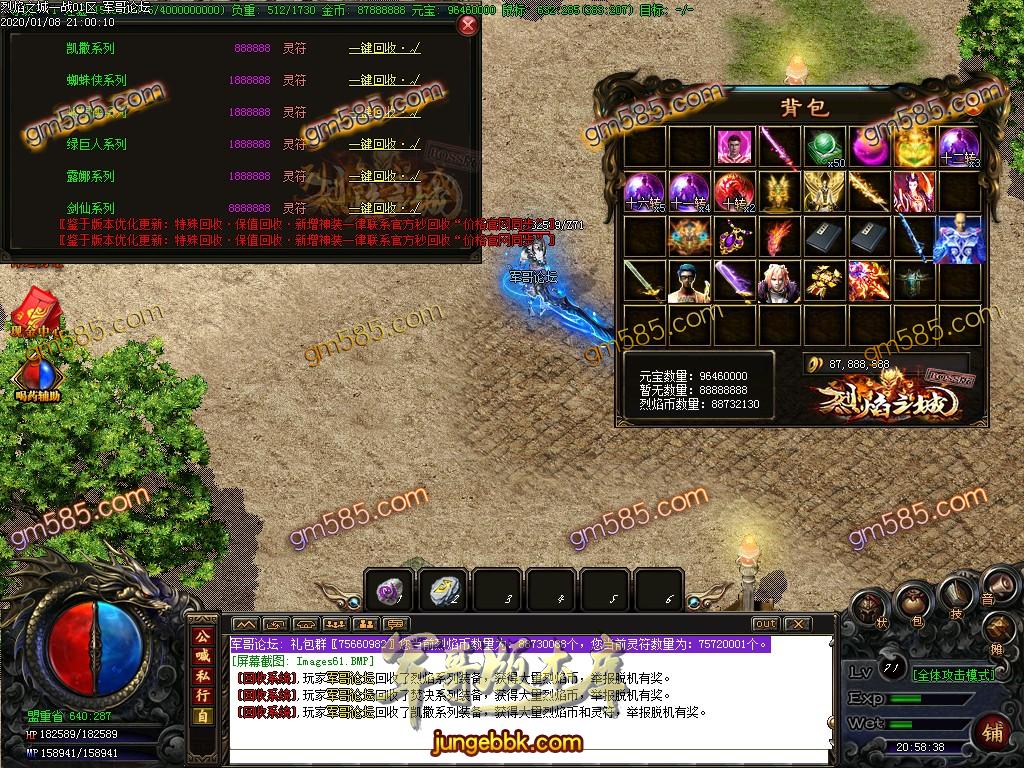Screen dimensions: 1024x768
Task: Select the blue armor costume item
Action: pos(958,237)
